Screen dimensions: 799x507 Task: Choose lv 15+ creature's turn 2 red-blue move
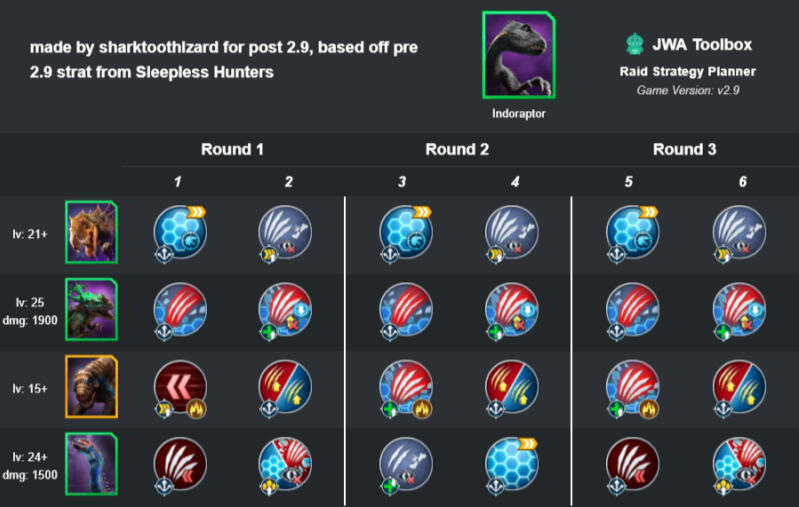point(285,386)
